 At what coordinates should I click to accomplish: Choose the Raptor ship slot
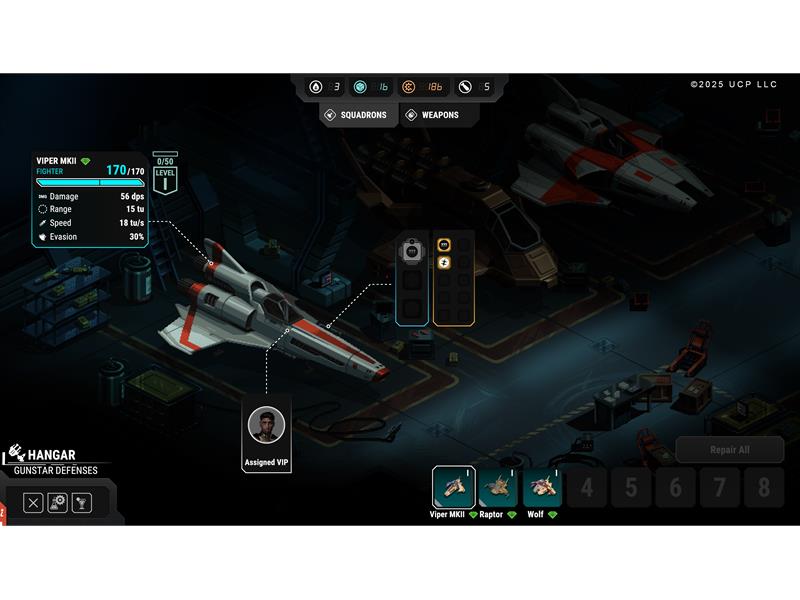(498, 487)
